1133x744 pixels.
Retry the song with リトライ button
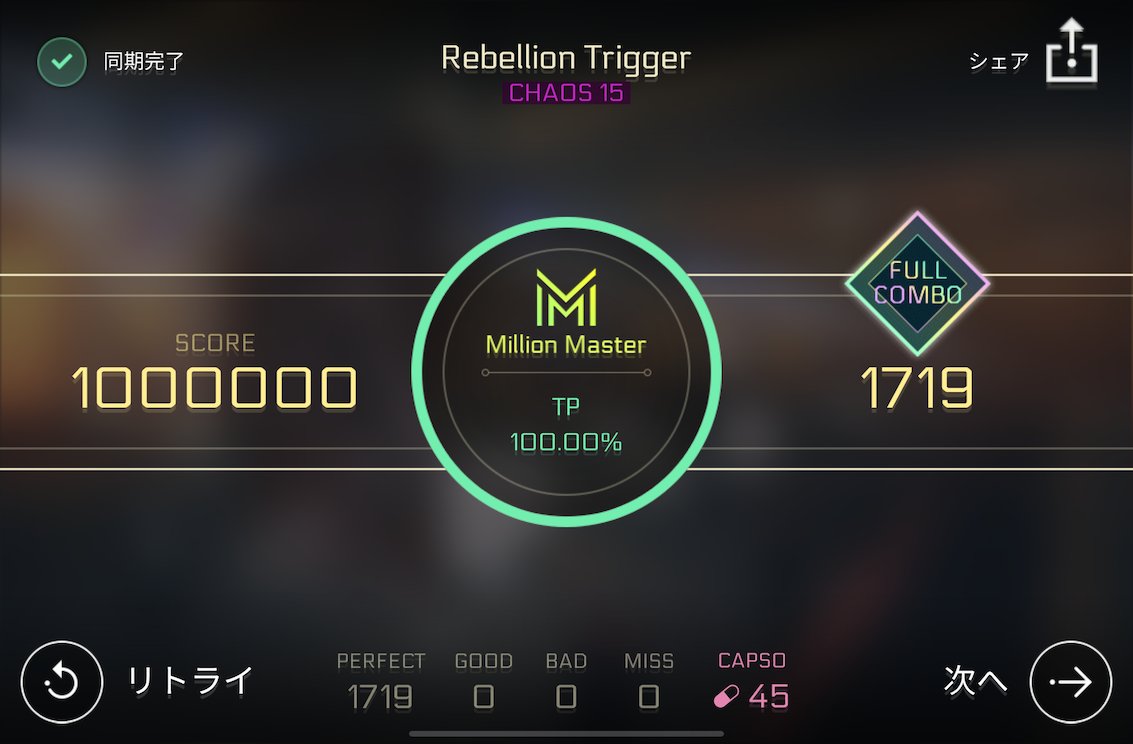click(62, 681)
